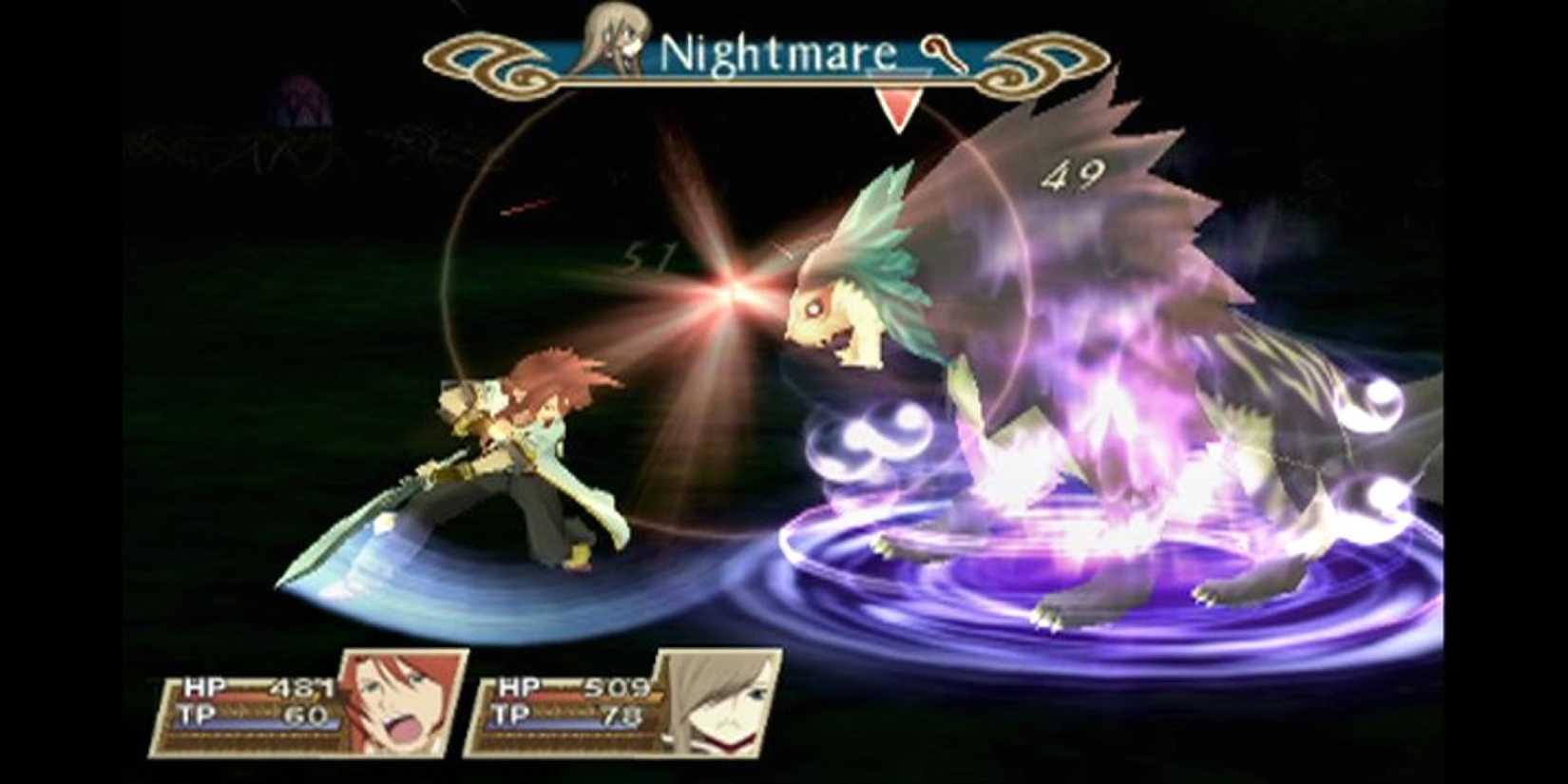
Task: Click Tear's chibi portrait on the Nightmare banner
Action: click(616, 40)
